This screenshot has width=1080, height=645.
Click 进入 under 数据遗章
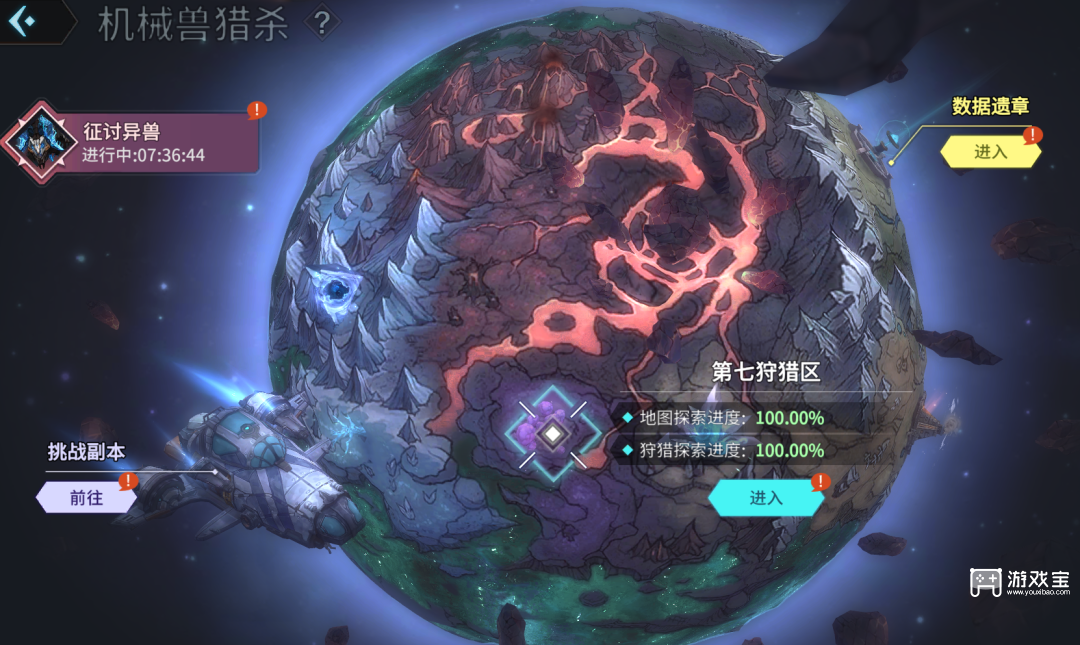(x=990, y=152)
